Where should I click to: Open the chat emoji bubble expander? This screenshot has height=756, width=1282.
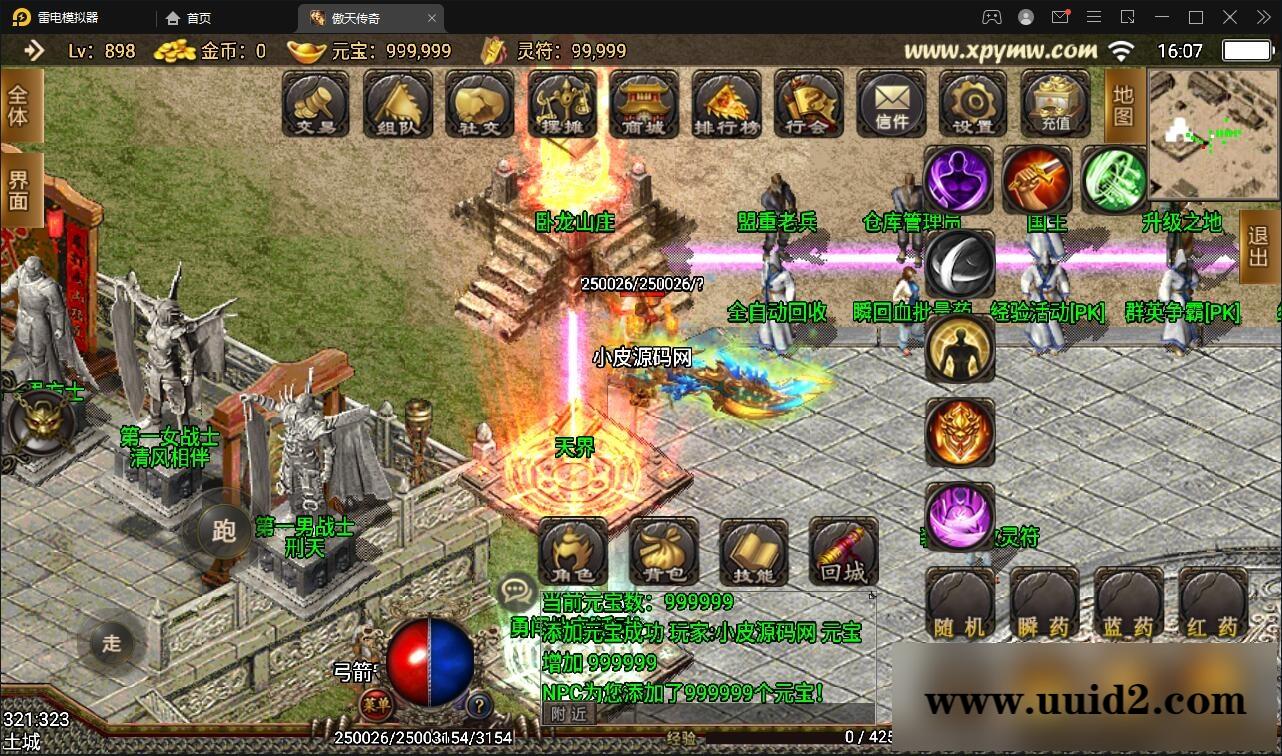click(x=516, y=591)
